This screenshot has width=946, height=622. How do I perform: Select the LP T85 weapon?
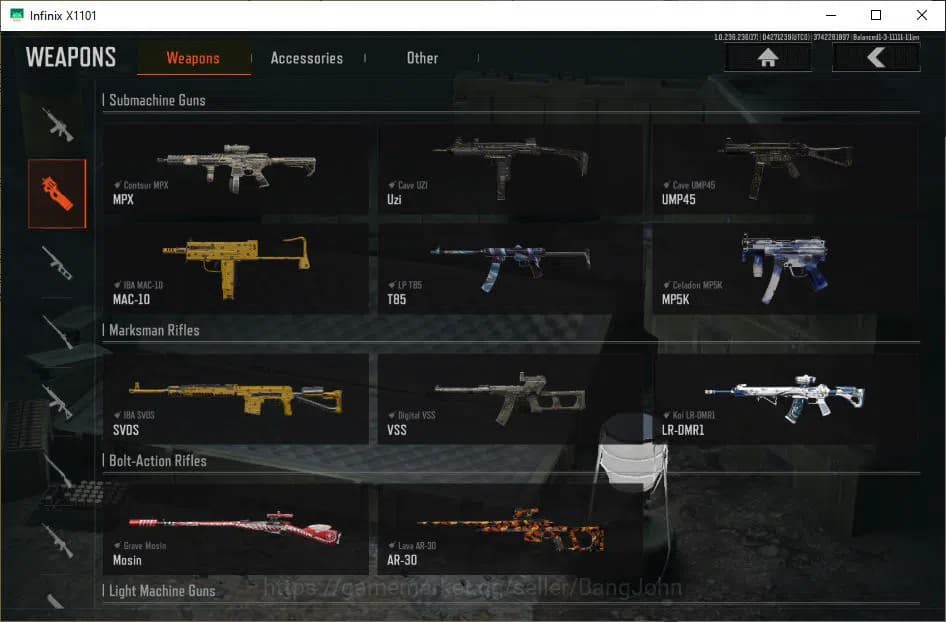tap(510, 268)
